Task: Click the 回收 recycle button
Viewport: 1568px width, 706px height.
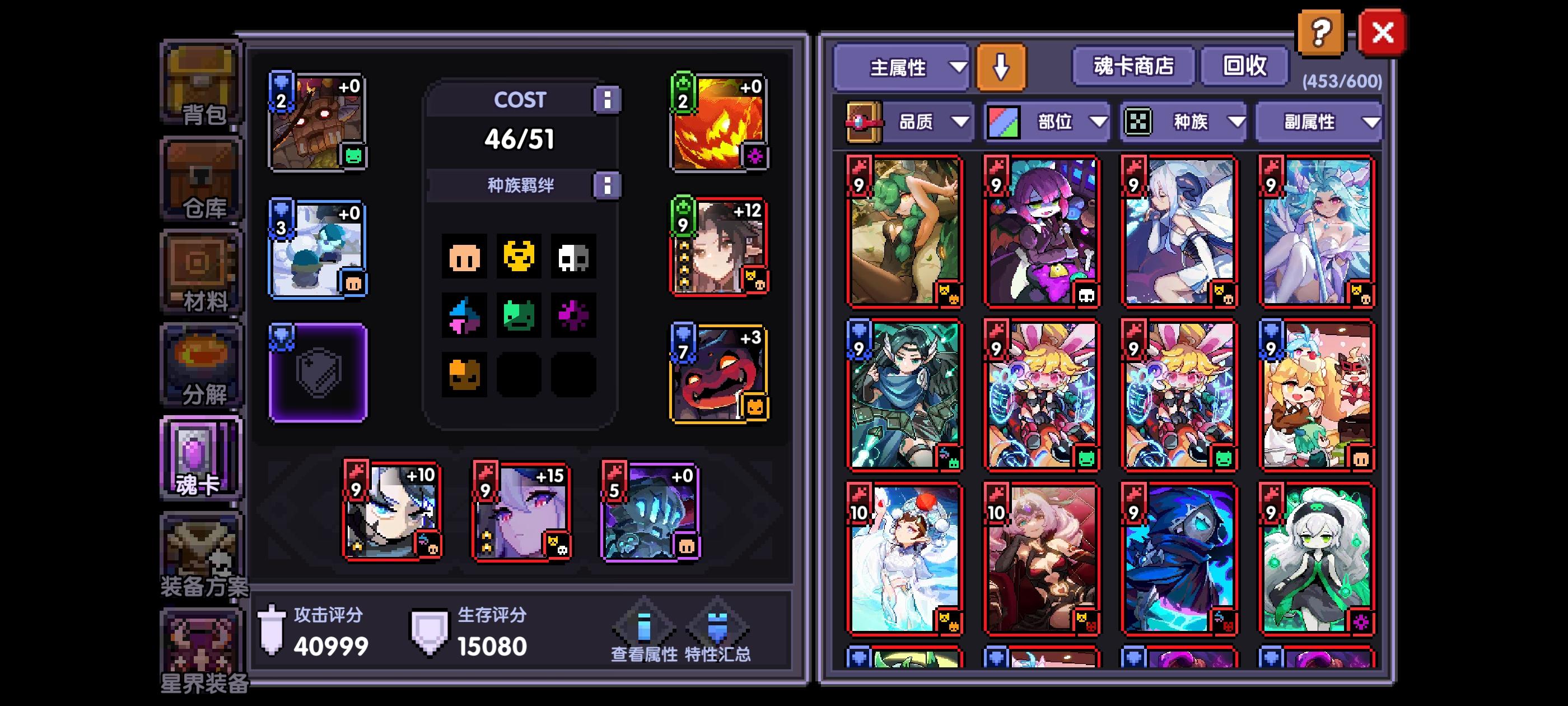Action: point(1243,67)
